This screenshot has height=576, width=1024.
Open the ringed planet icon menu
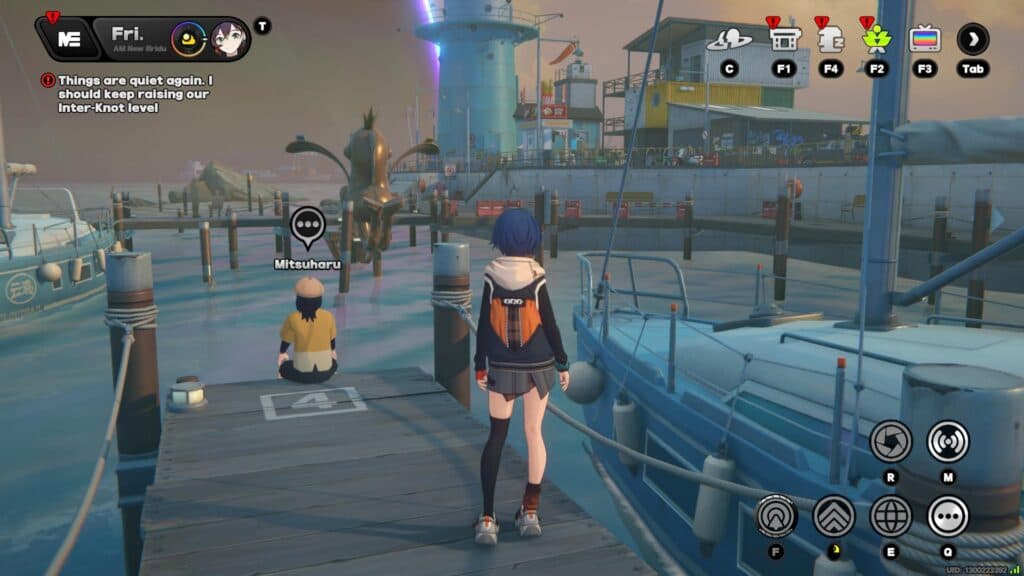click(729, 40)
